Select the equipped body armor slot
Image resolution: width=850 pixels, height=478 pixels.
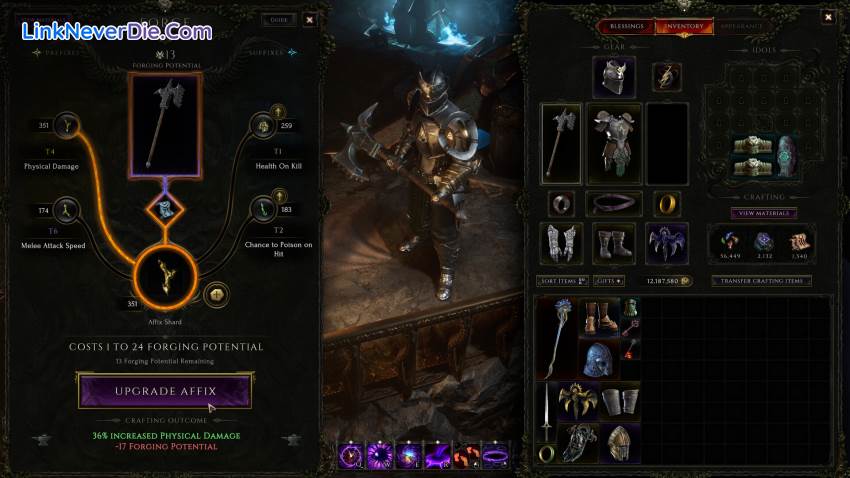[x=613, y=144]
